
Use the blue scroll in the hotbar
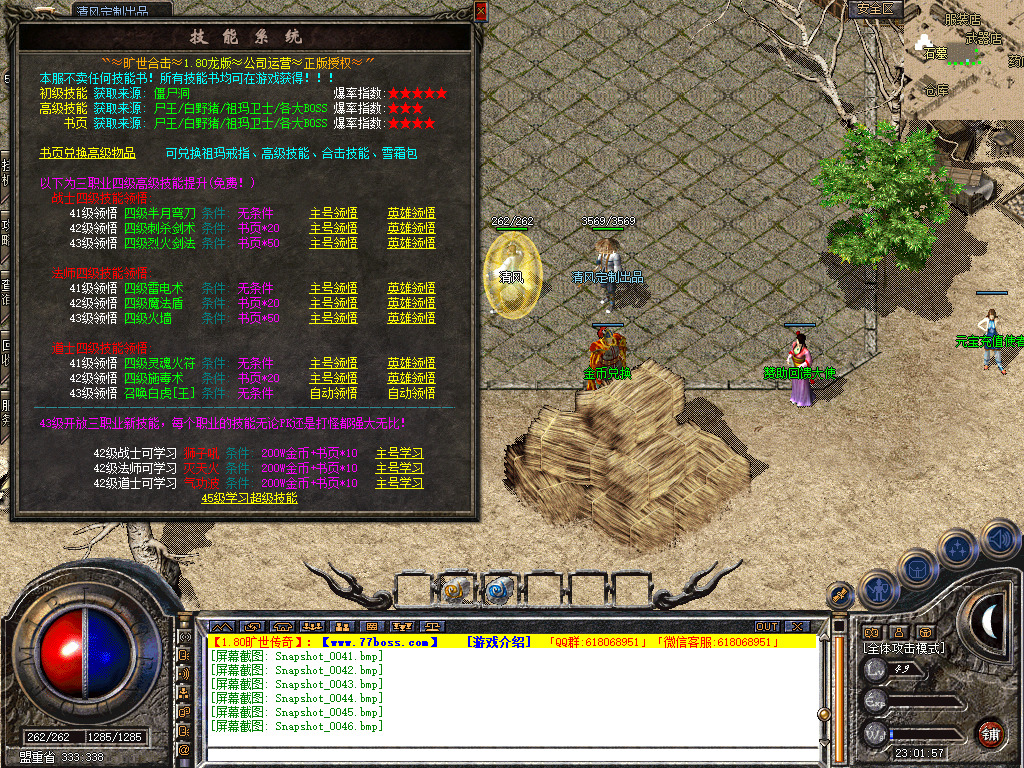497,590
